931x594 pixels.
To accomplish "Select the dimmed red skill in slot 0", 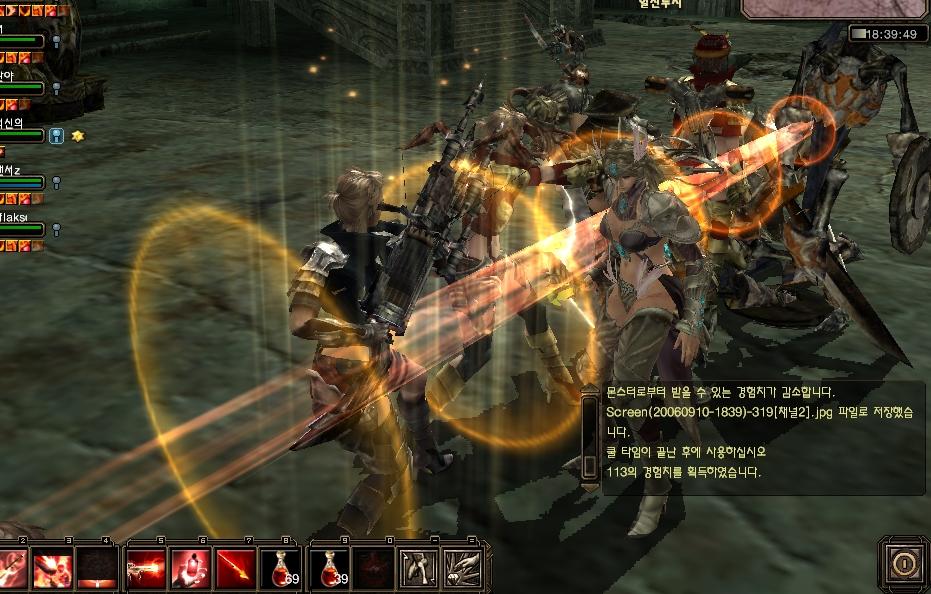I will 371,568.
